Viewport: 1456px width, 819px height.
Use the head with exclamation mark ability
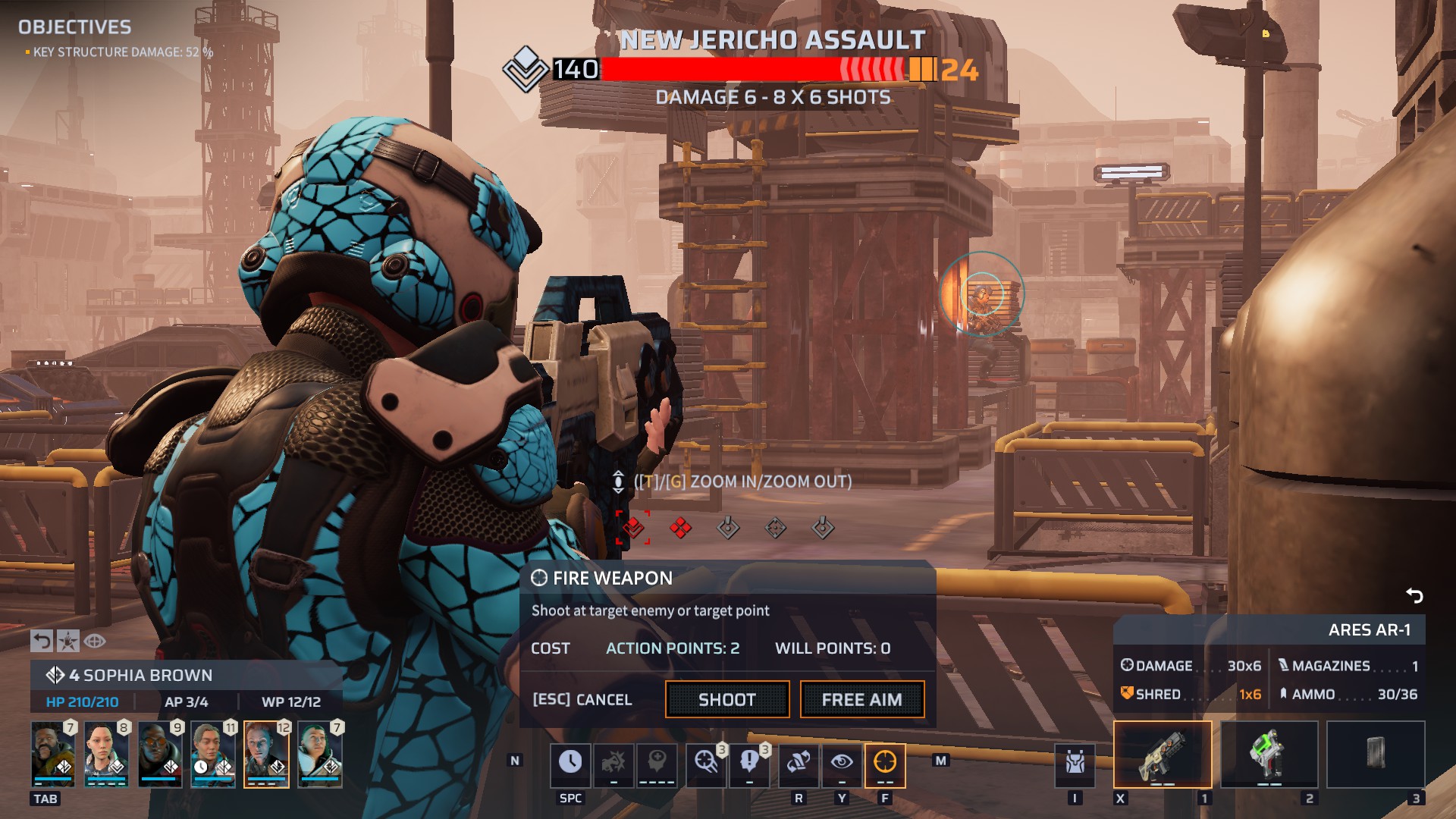(749, 762)
